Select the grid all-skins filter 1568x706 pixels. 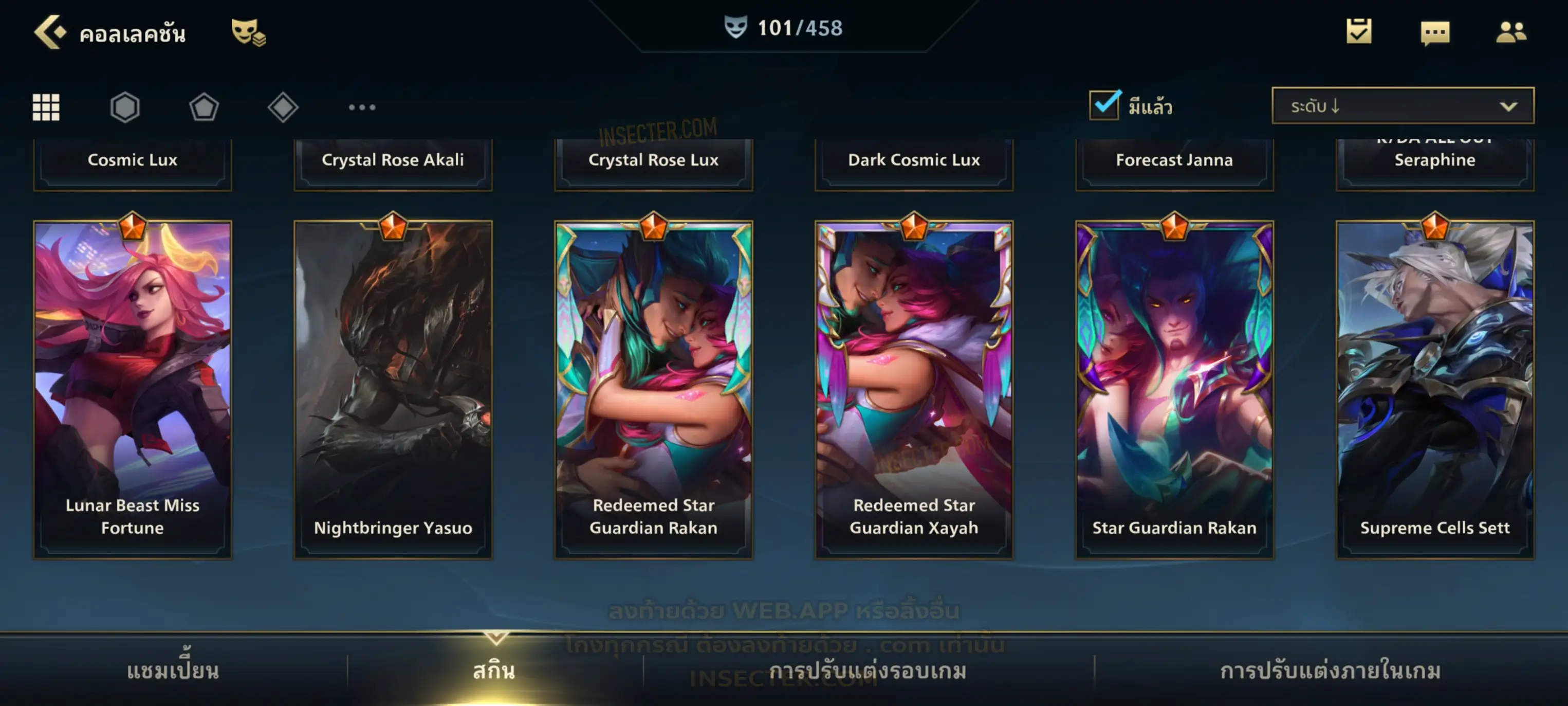[x=46, y=107]
